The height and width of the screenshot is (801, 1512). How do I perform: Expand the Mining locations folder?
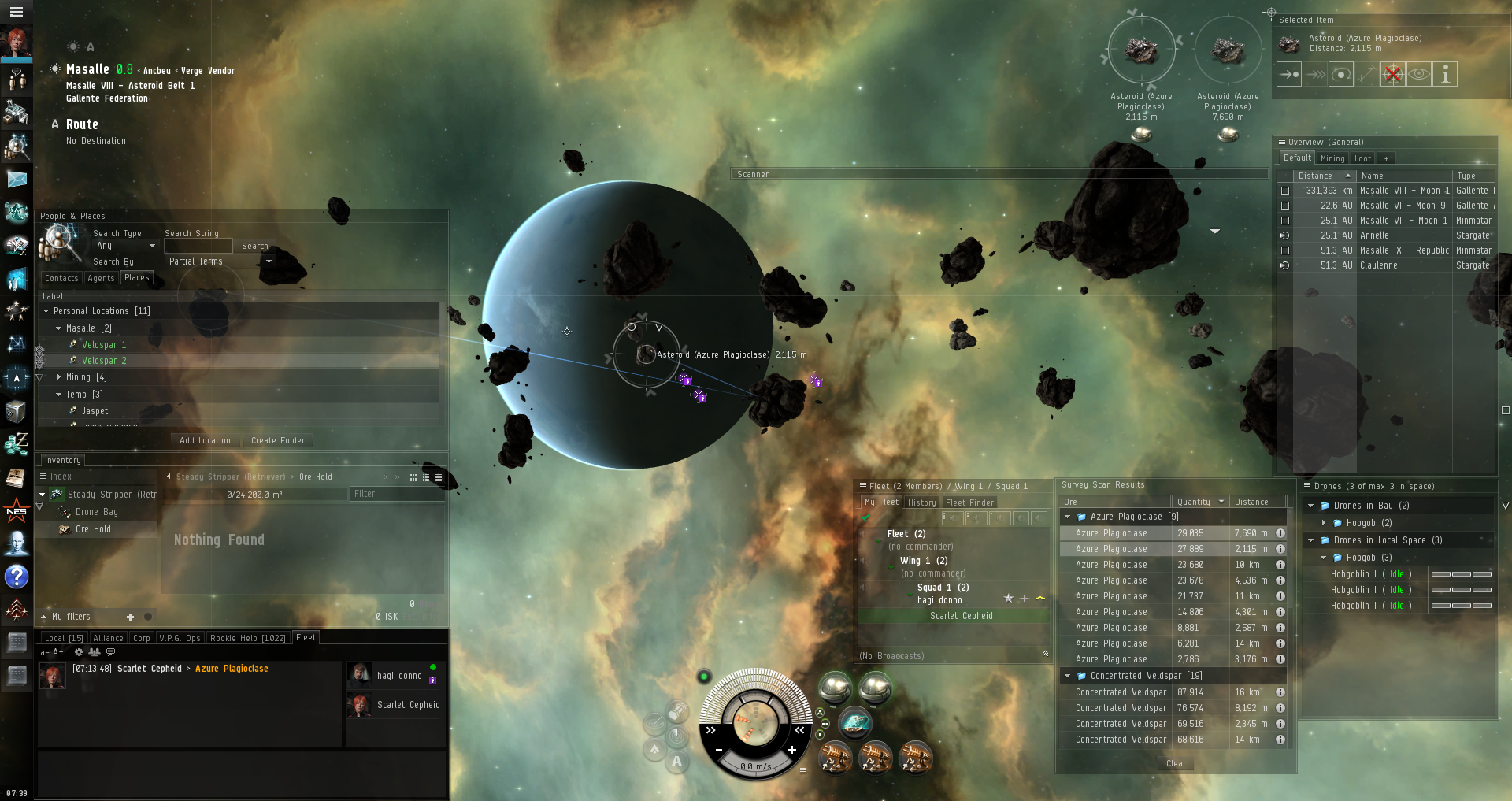click(x=59, y=377)
